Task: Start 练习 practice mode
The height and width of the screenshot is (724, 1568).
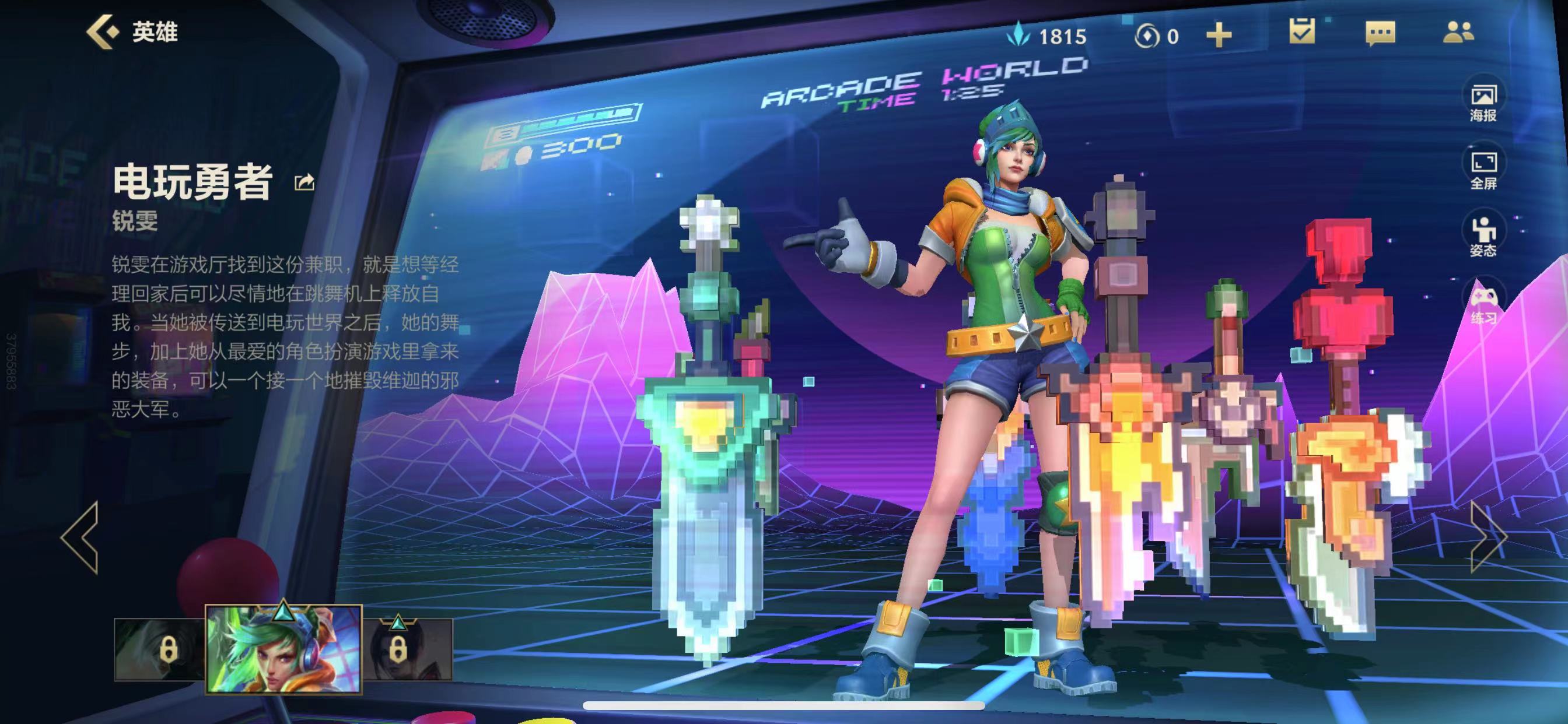Action: (1483, 305)
